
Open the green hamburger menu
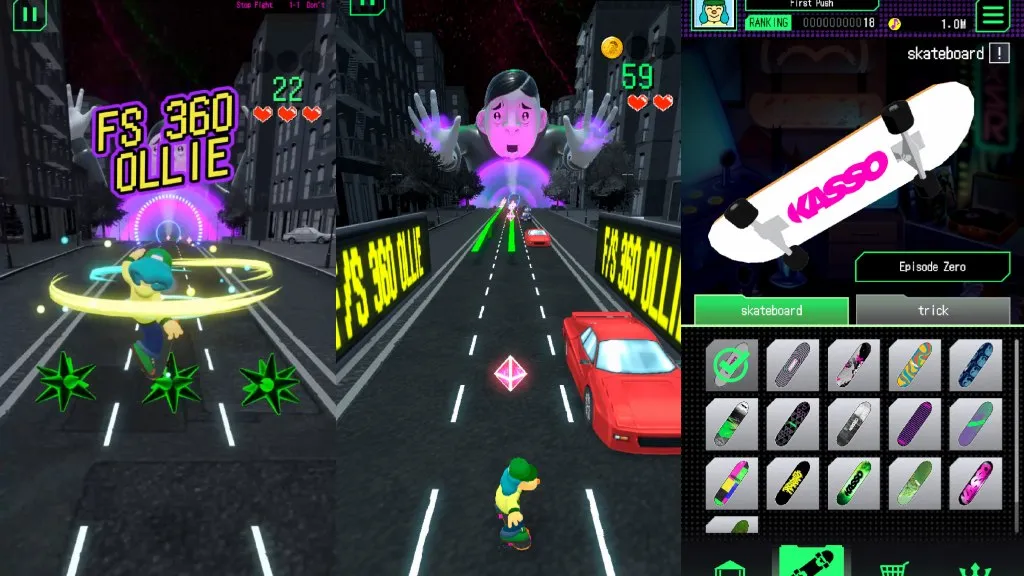click(x=992, y=15)
